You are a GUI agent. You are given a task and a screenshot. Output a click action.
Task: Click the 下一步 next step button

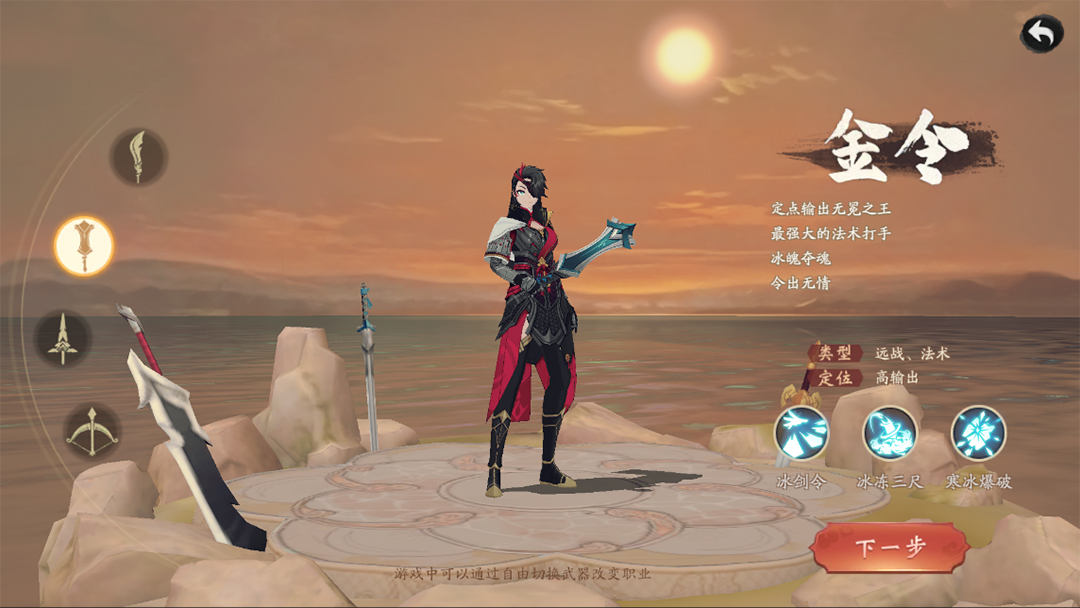click(x=890, y=547)
